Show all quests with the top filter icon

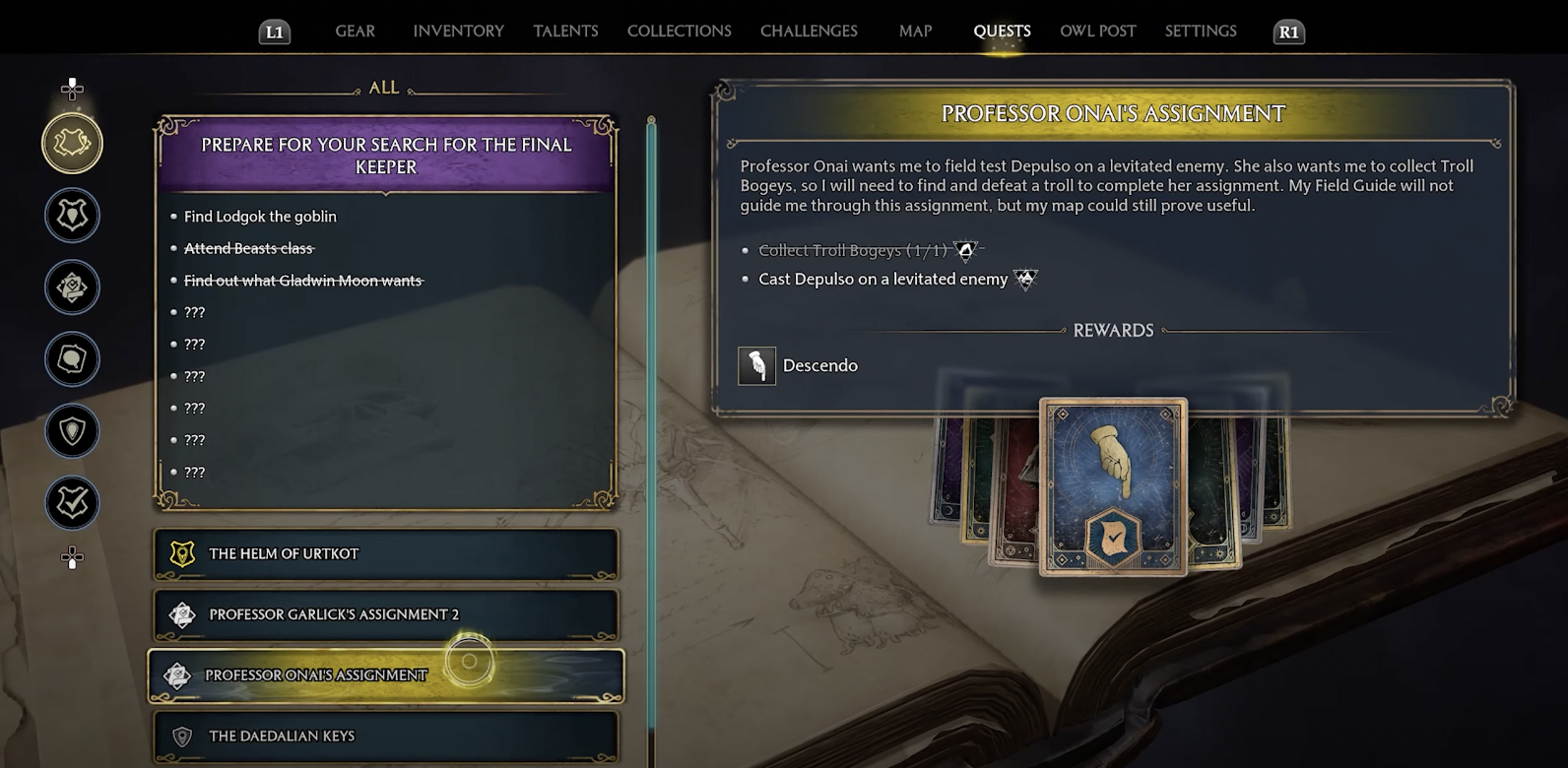72,144
